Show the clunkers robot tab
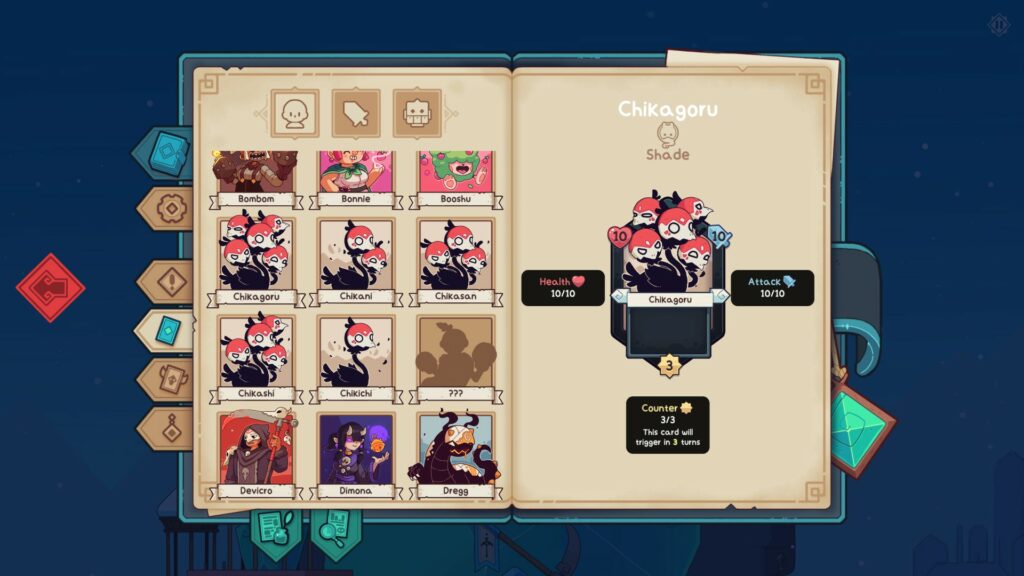 click(x=417, y=114)
